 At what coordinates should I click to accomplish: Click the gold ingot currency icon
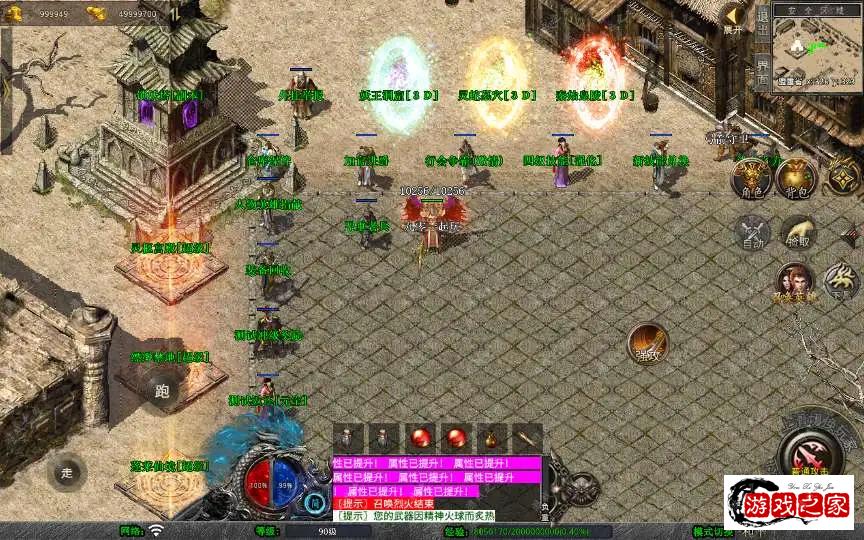[x=97, y=13]
